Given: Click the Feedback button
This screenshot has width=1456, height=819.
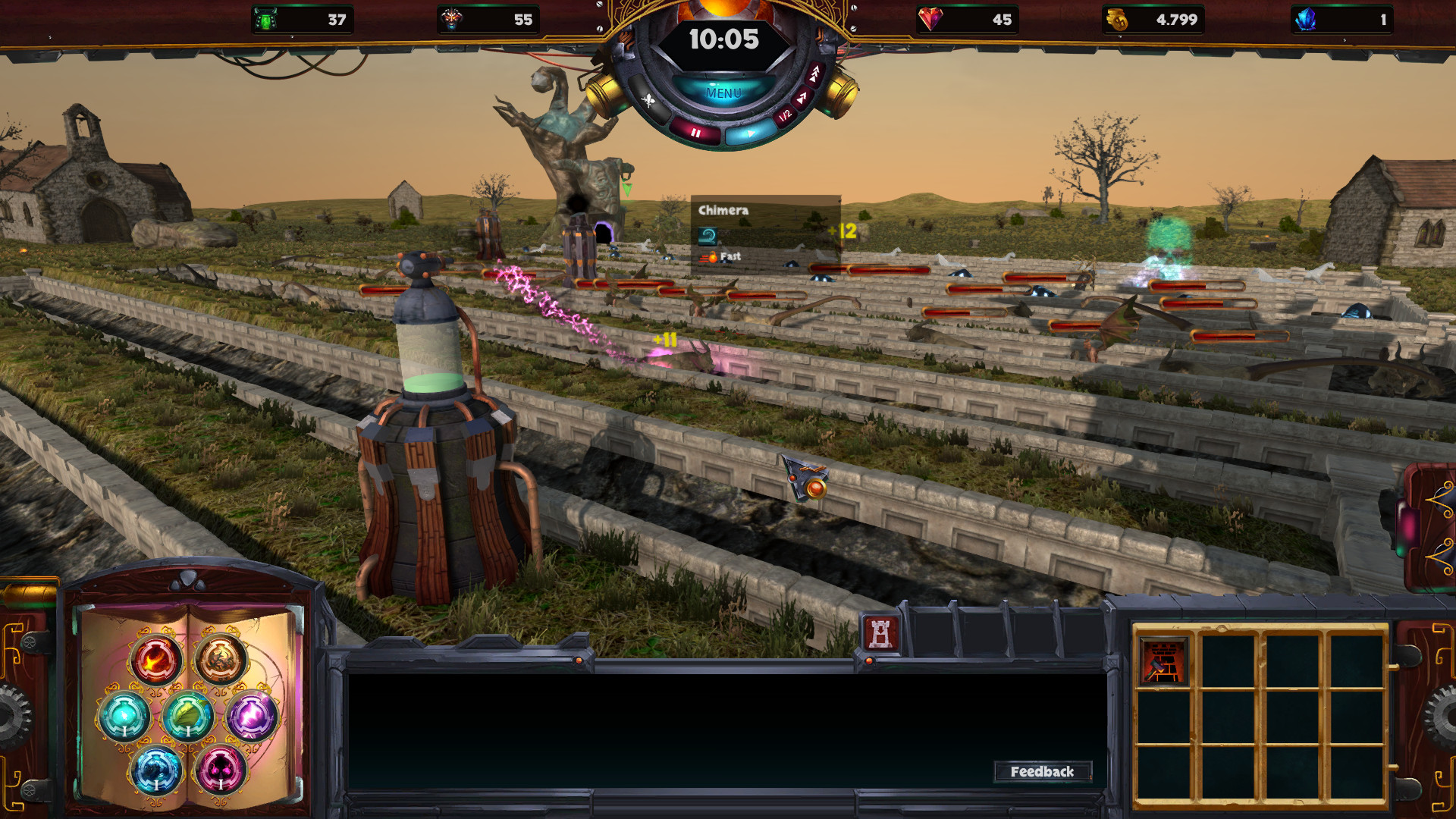Looking at the screenshot, I should 1044,773.
